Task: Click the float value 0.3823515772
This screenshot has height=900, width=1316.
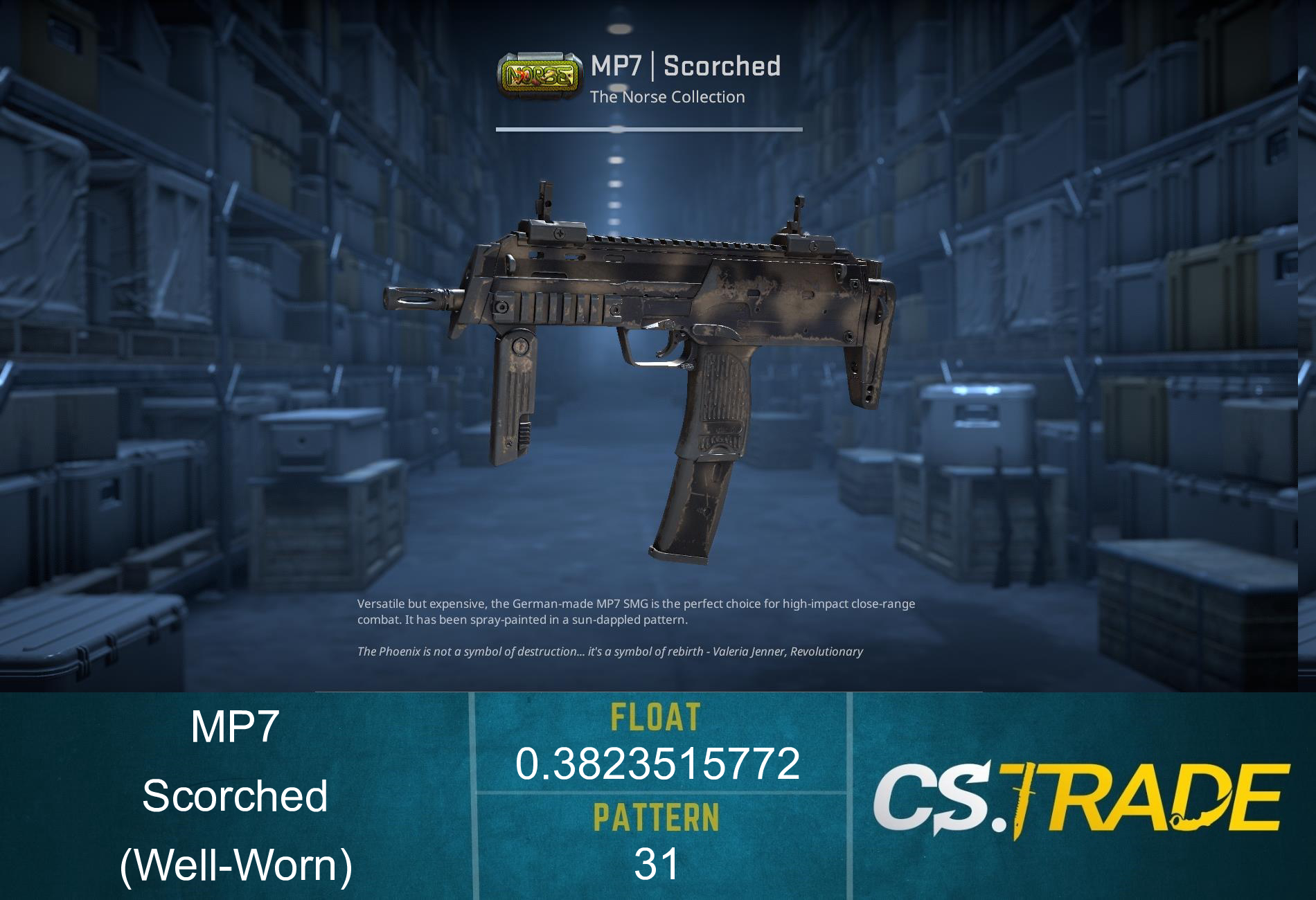Action: (x=658, y=765)
